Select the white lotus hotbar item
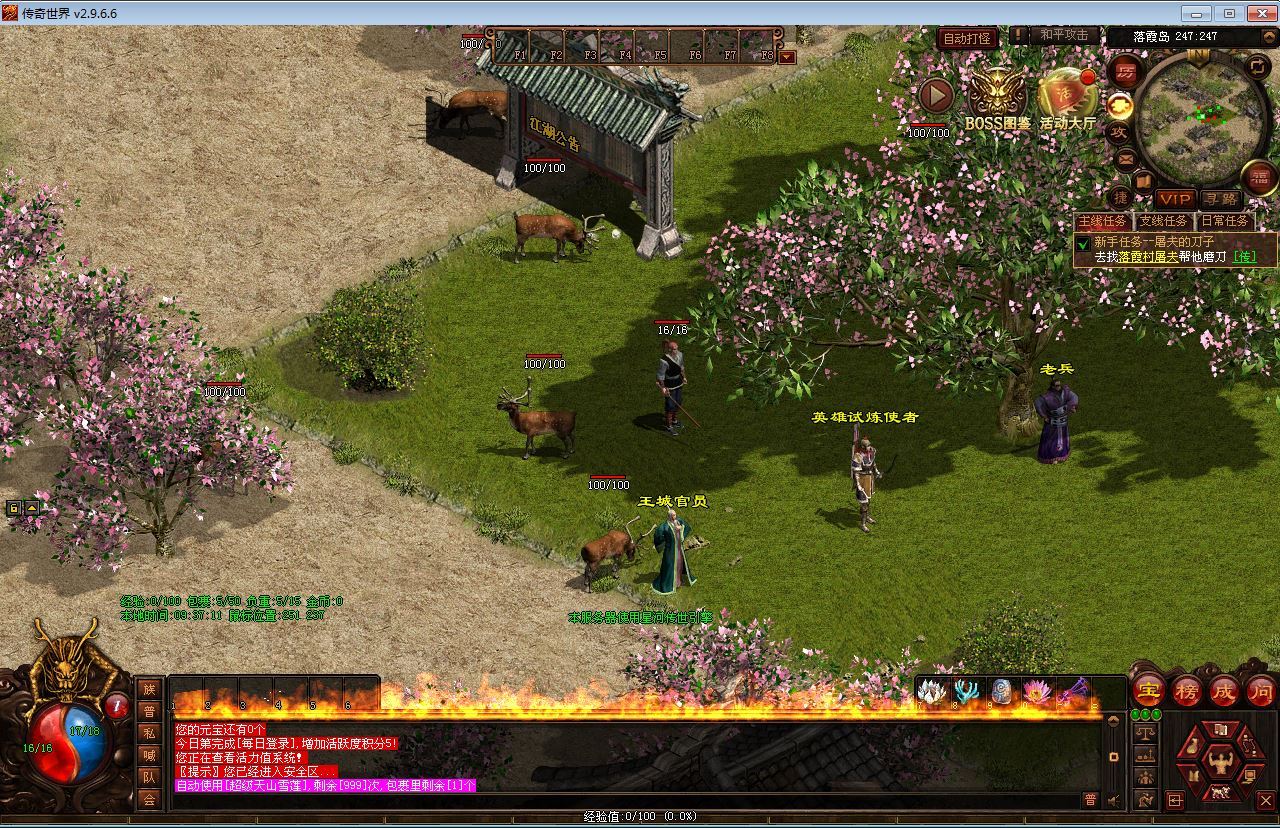The width and height of the screenshot is (1280, 828). click(x=932, y=691)
